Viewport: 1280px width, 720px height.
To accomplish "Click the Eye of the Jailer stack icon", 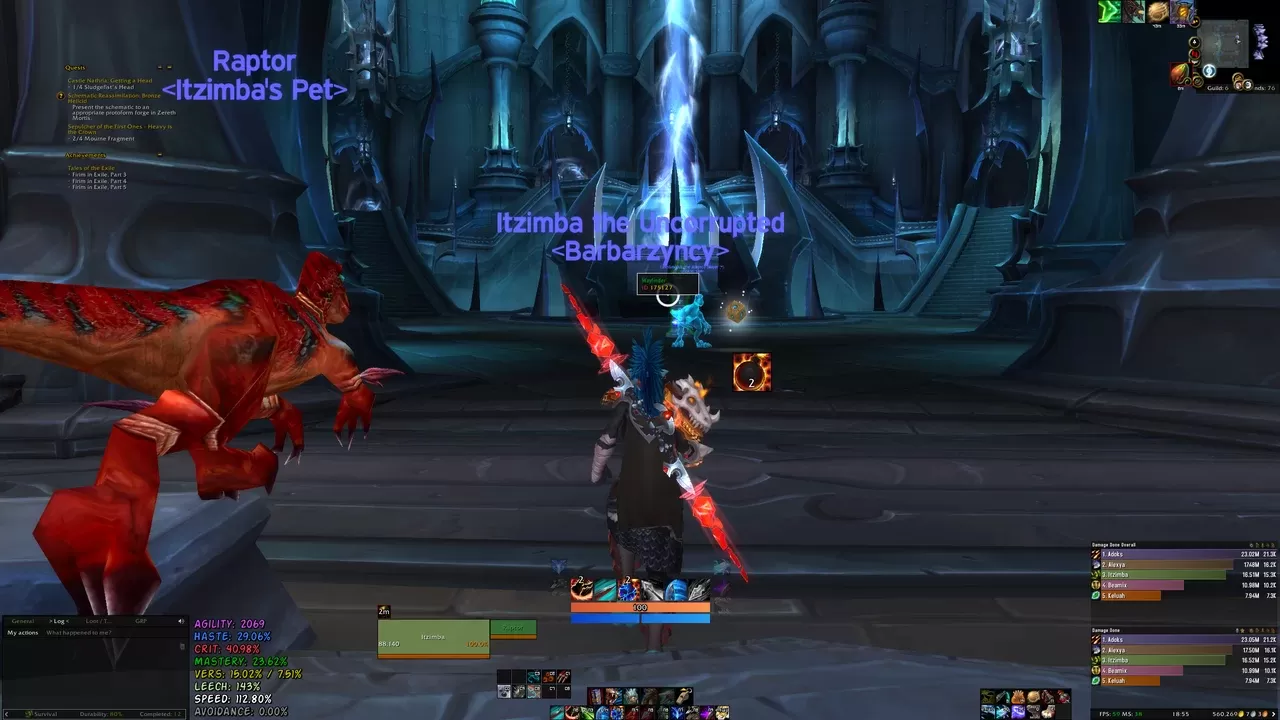I will point(750,371).
